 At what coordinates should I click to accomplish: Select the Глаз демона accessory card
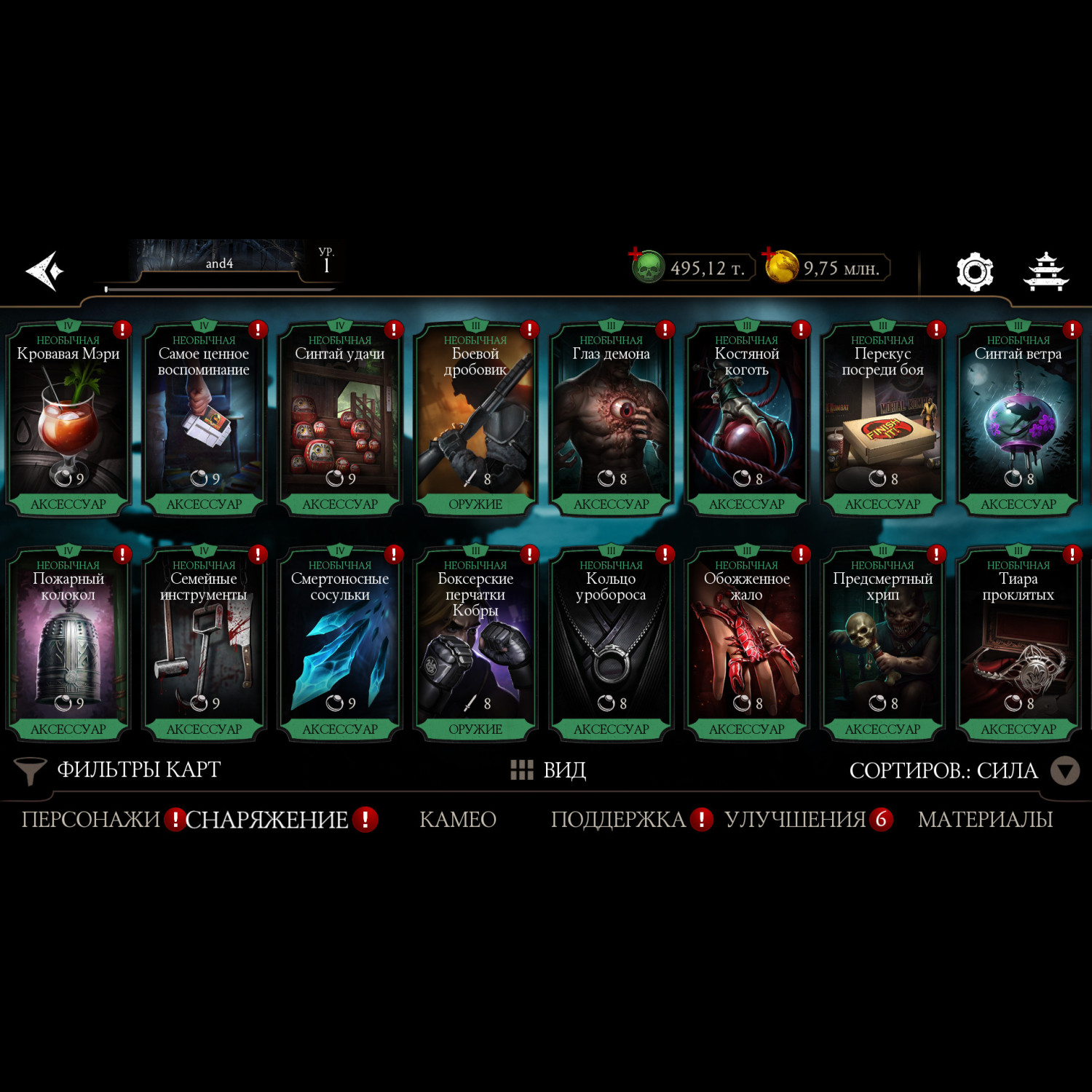pos(612,419)
